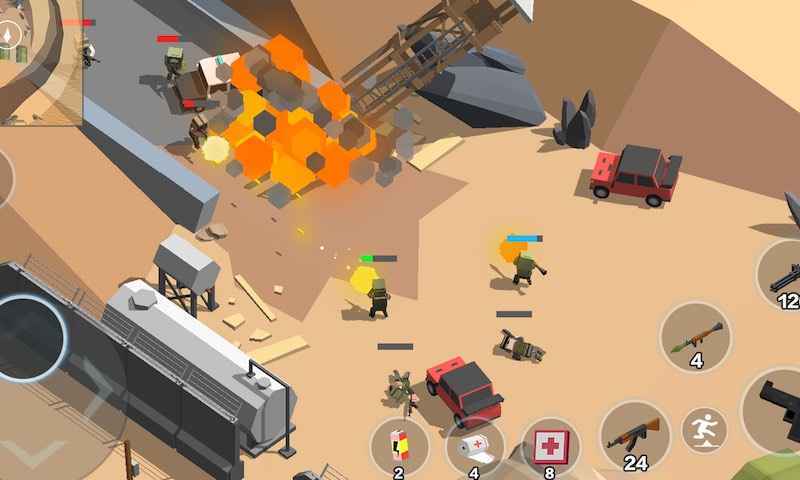Use the energy drink can
800x480 pixels.
(399, 447)
